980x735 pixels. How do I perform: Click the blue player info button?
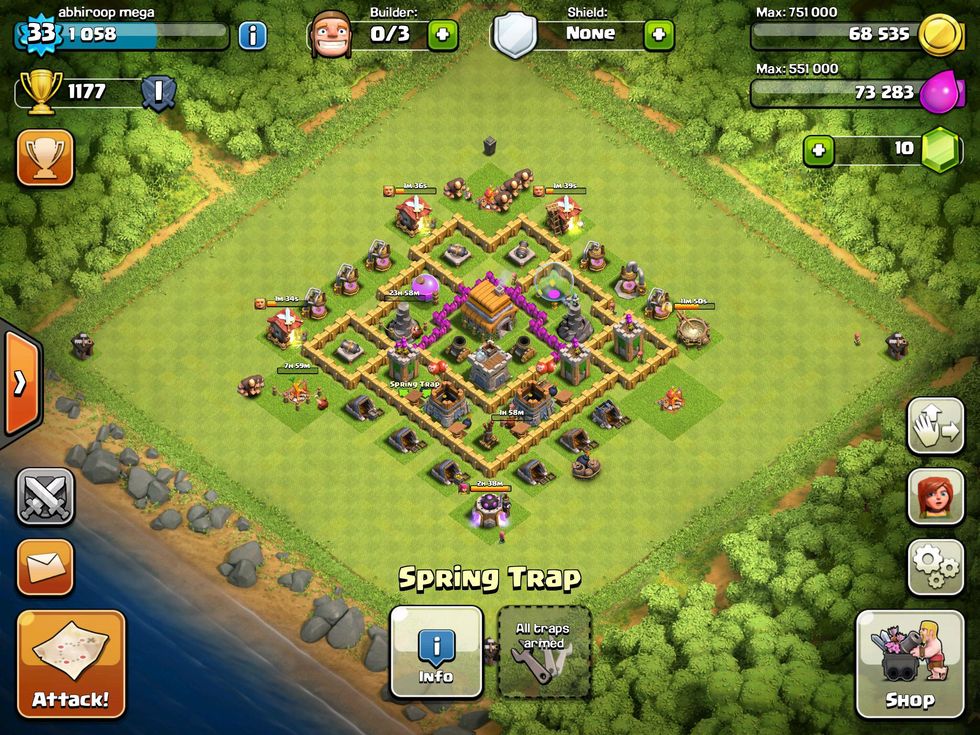coord(252,36)
